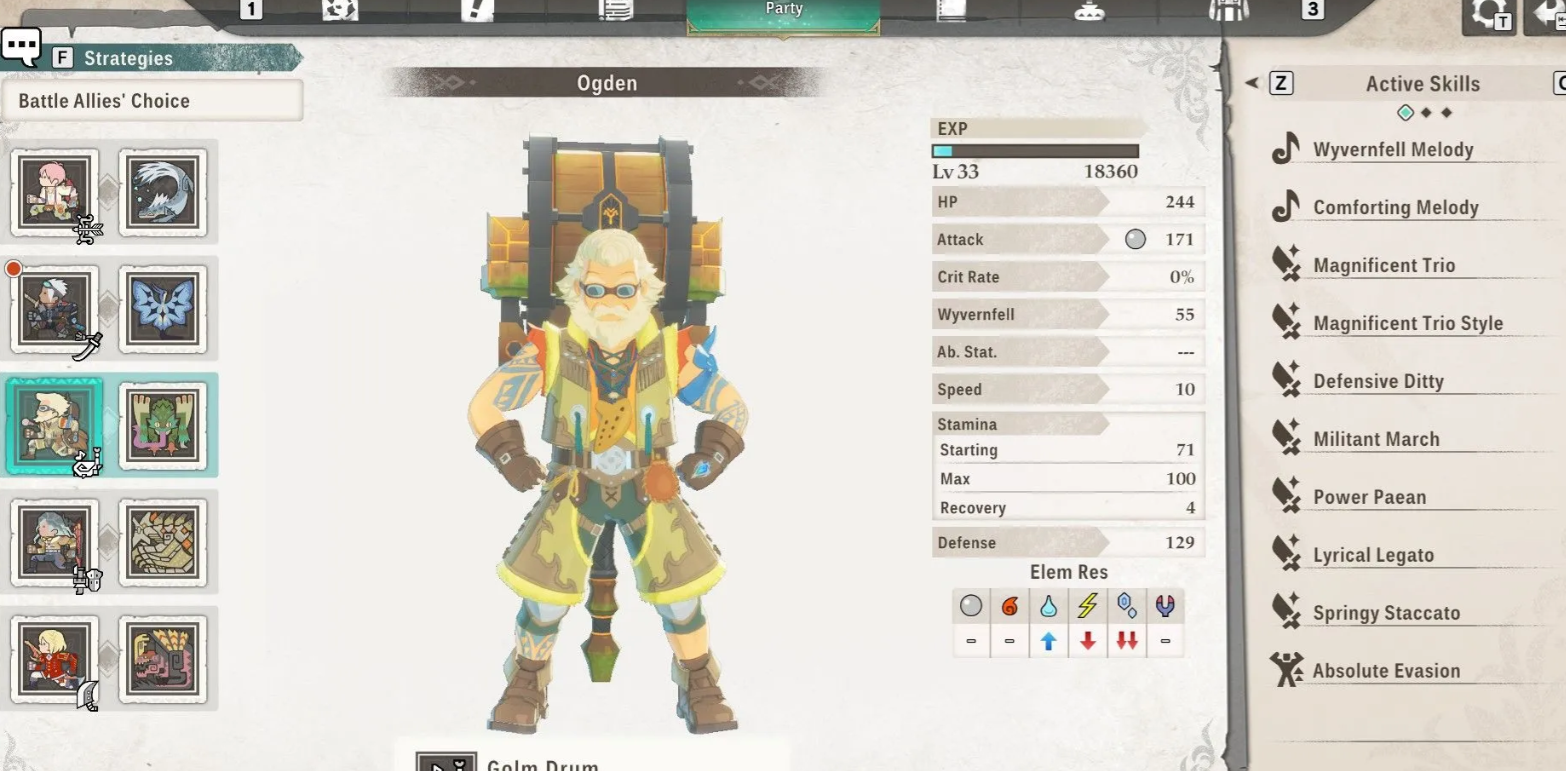Choose the Magnificent Trio Style skill
Screen dimensions: 1566x771
(1407, 324)
